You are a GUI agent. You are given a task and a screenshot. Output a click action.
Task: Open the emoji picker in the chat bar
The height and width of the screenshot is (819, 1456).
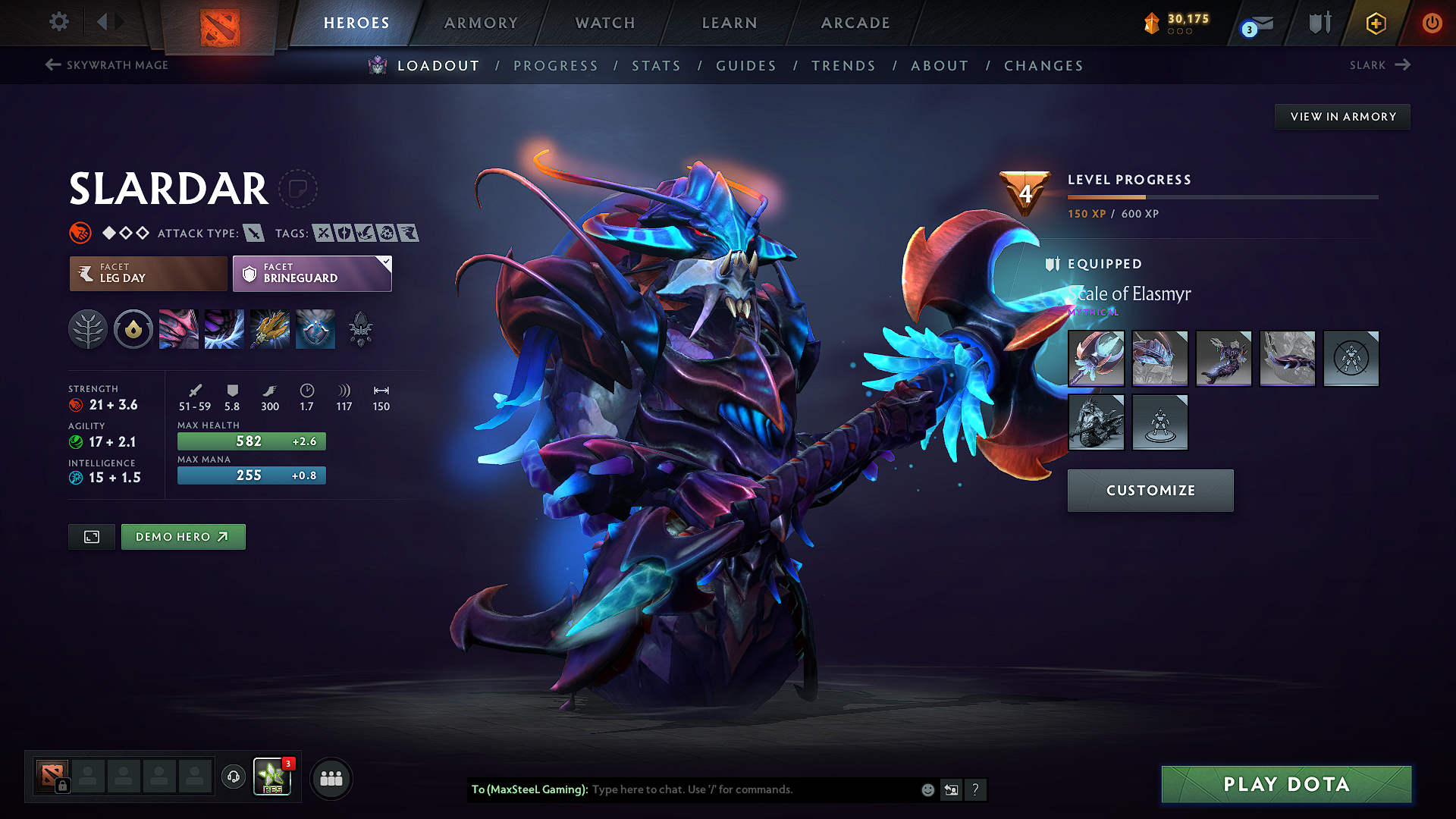(x=927, y=789)
